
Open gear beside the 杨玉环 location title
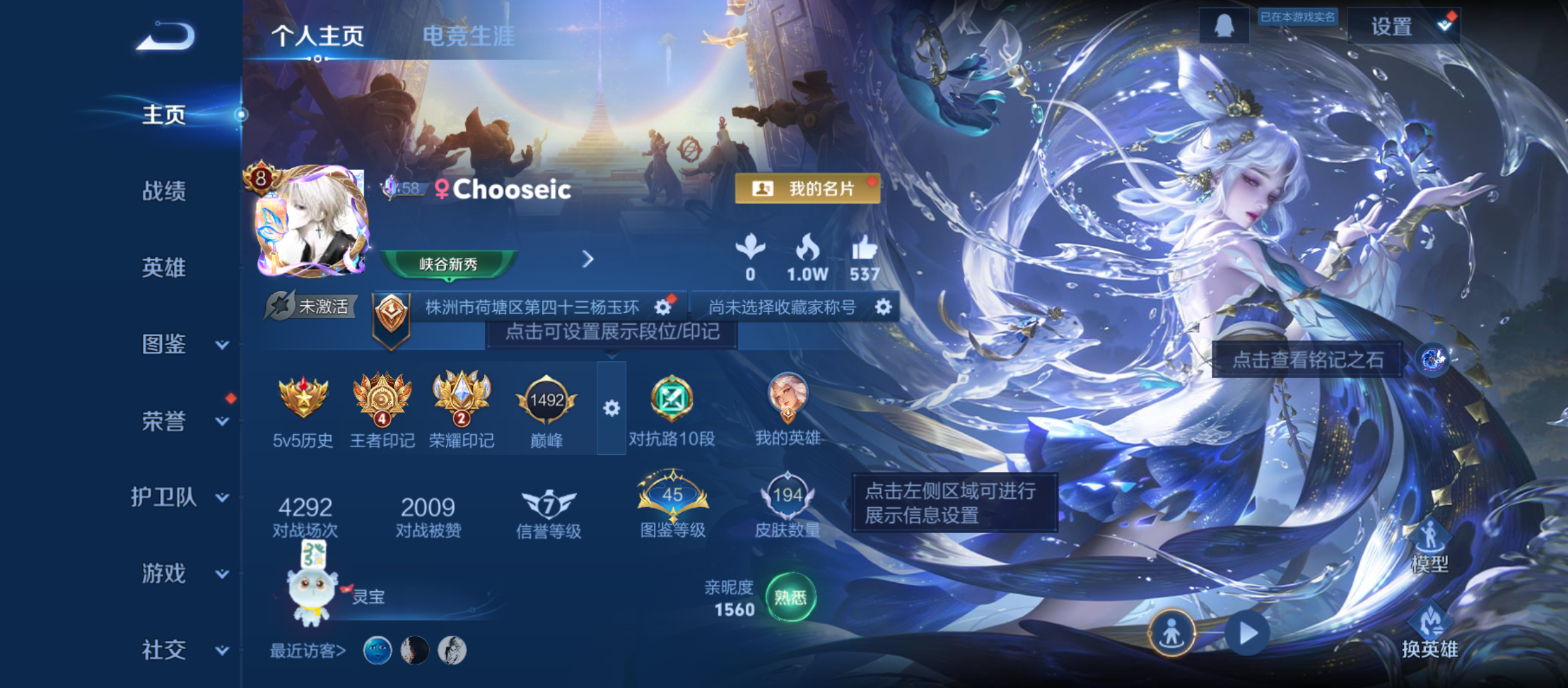pos(663,305)
